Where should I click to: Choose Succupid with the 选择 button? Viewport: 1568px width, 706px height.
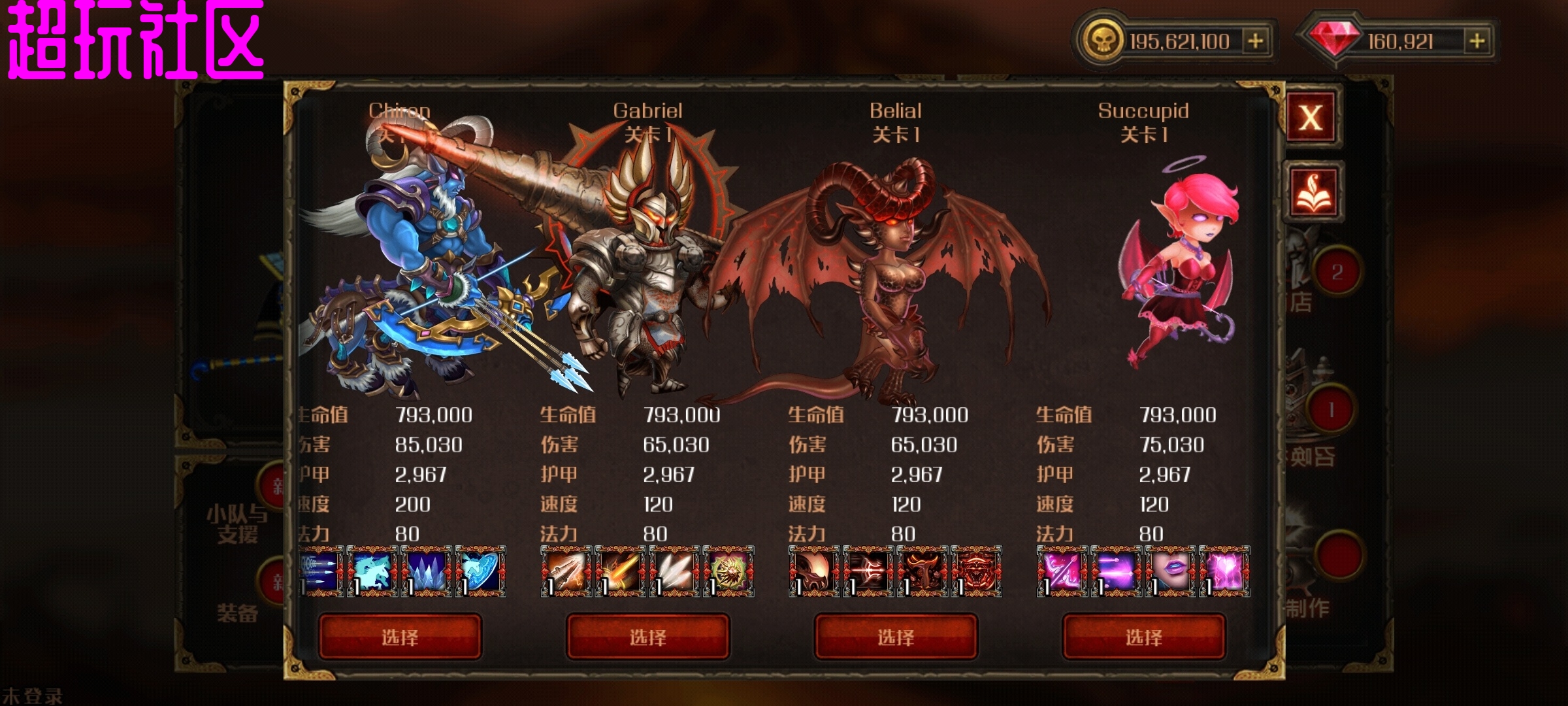(1143, 637)
